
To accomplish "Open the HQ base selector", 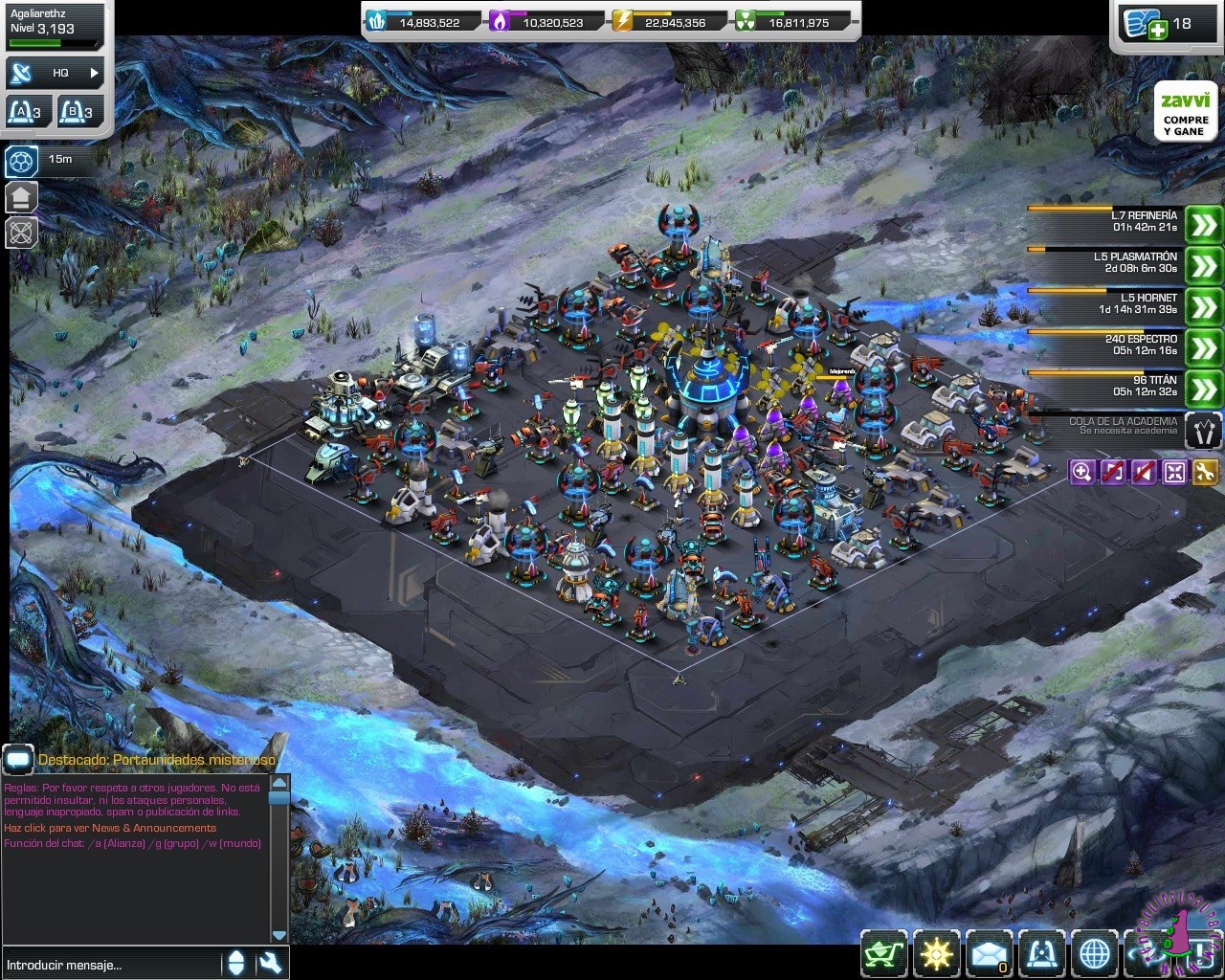I will pos(56,73).
